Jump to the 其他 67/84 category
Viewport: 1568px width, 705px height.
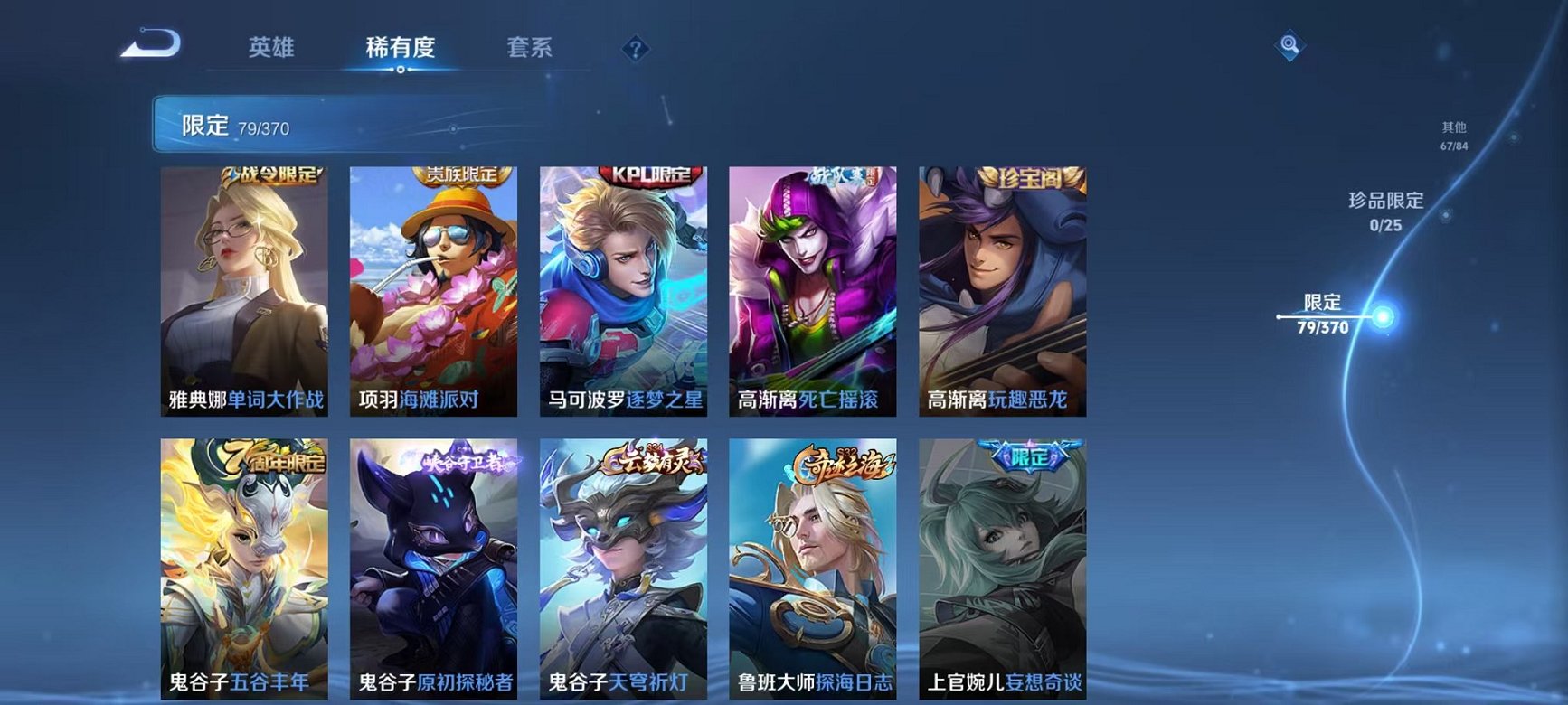[x=1452, y=134]
